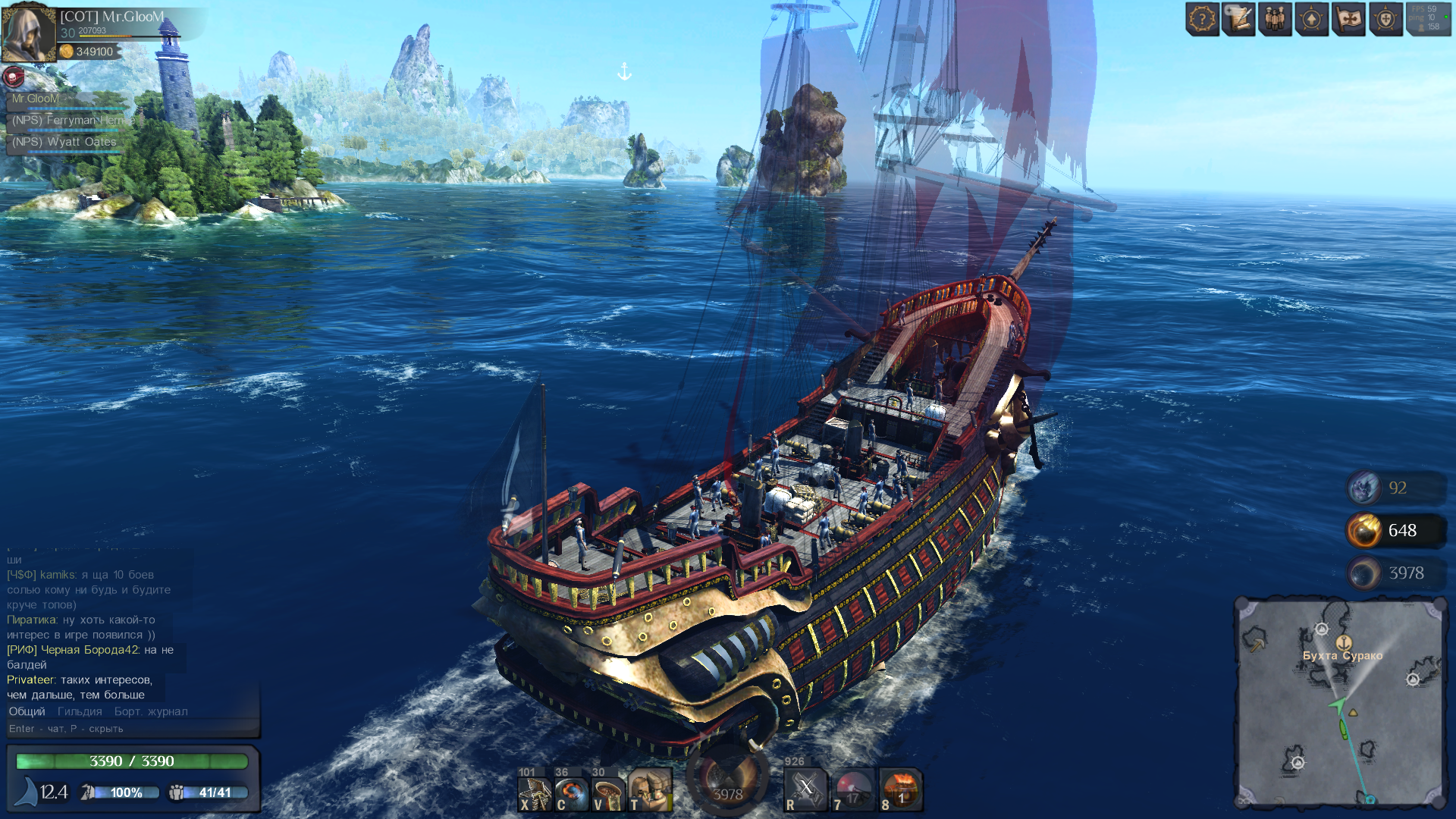Screen dimensions: 1456x819
Task: Click the Mr.GlooM player portrait
Action: 29,33
